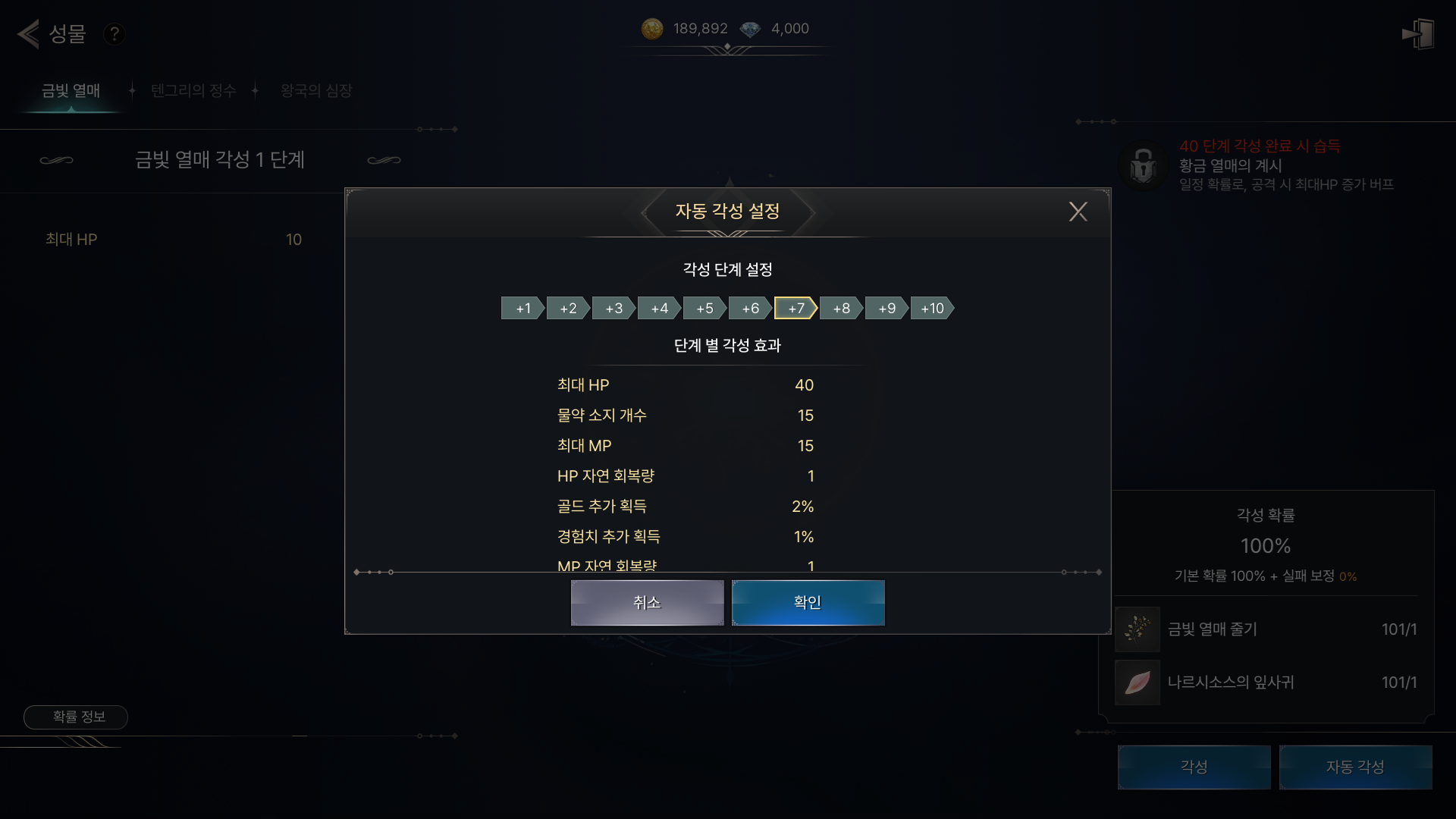The width and height of the screenshot is (1456, 819).
Task: Set awakening stage to +3
Action: tap(613, 309)
